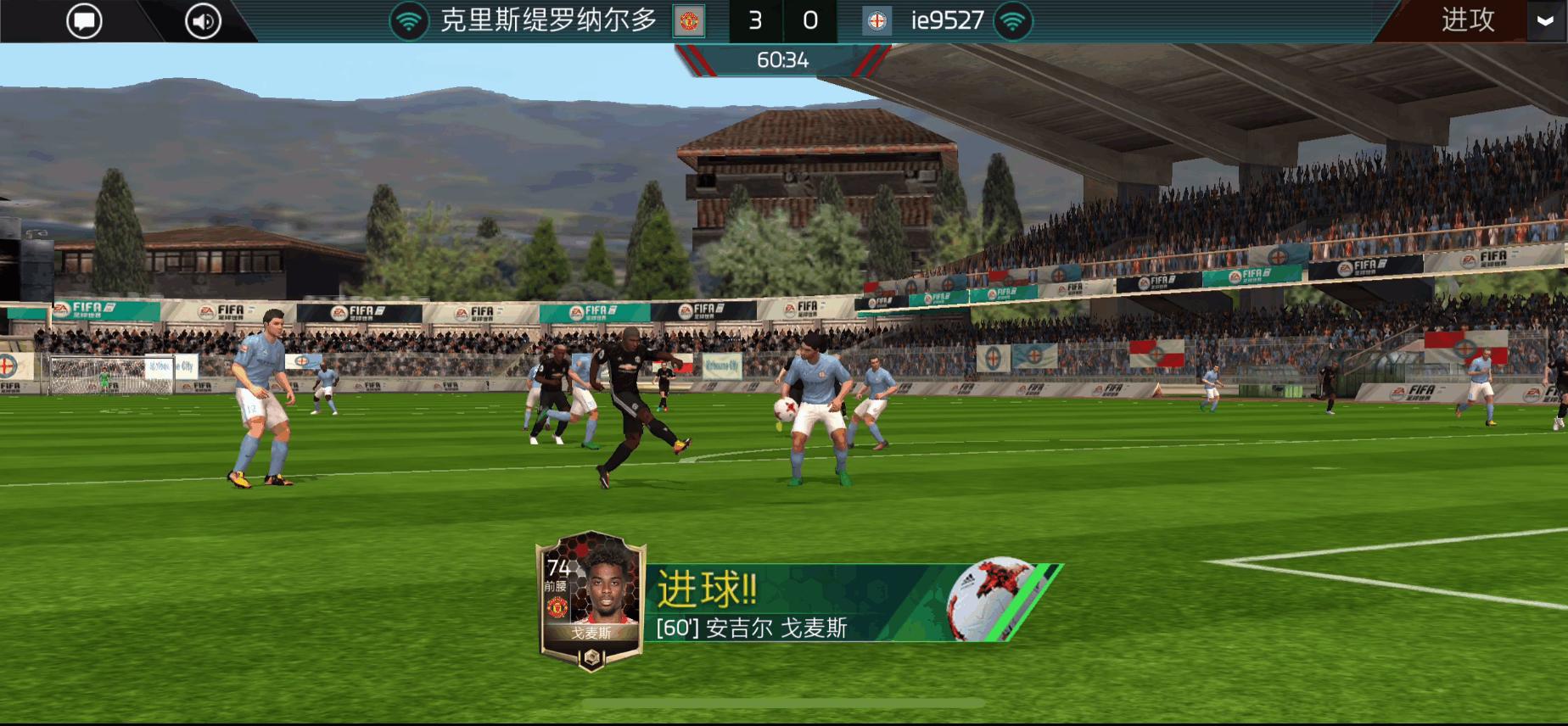Click the 60:34 match timer bar
This screenshot has width=1568, height=726.
783,59
